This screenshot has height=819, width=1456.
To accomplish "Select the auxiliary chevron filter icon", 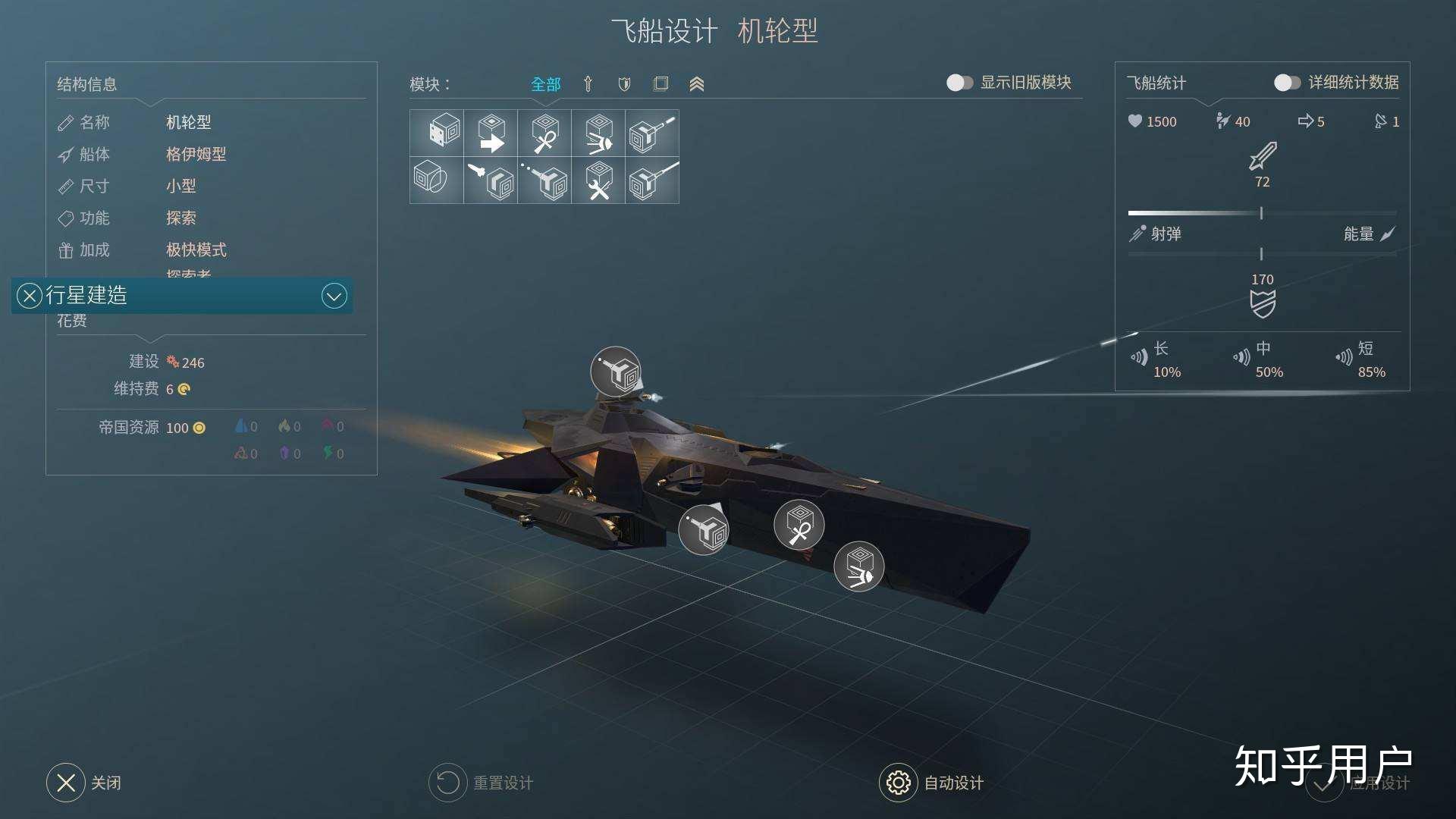I will pyautogui.click(x=696, y=83).
